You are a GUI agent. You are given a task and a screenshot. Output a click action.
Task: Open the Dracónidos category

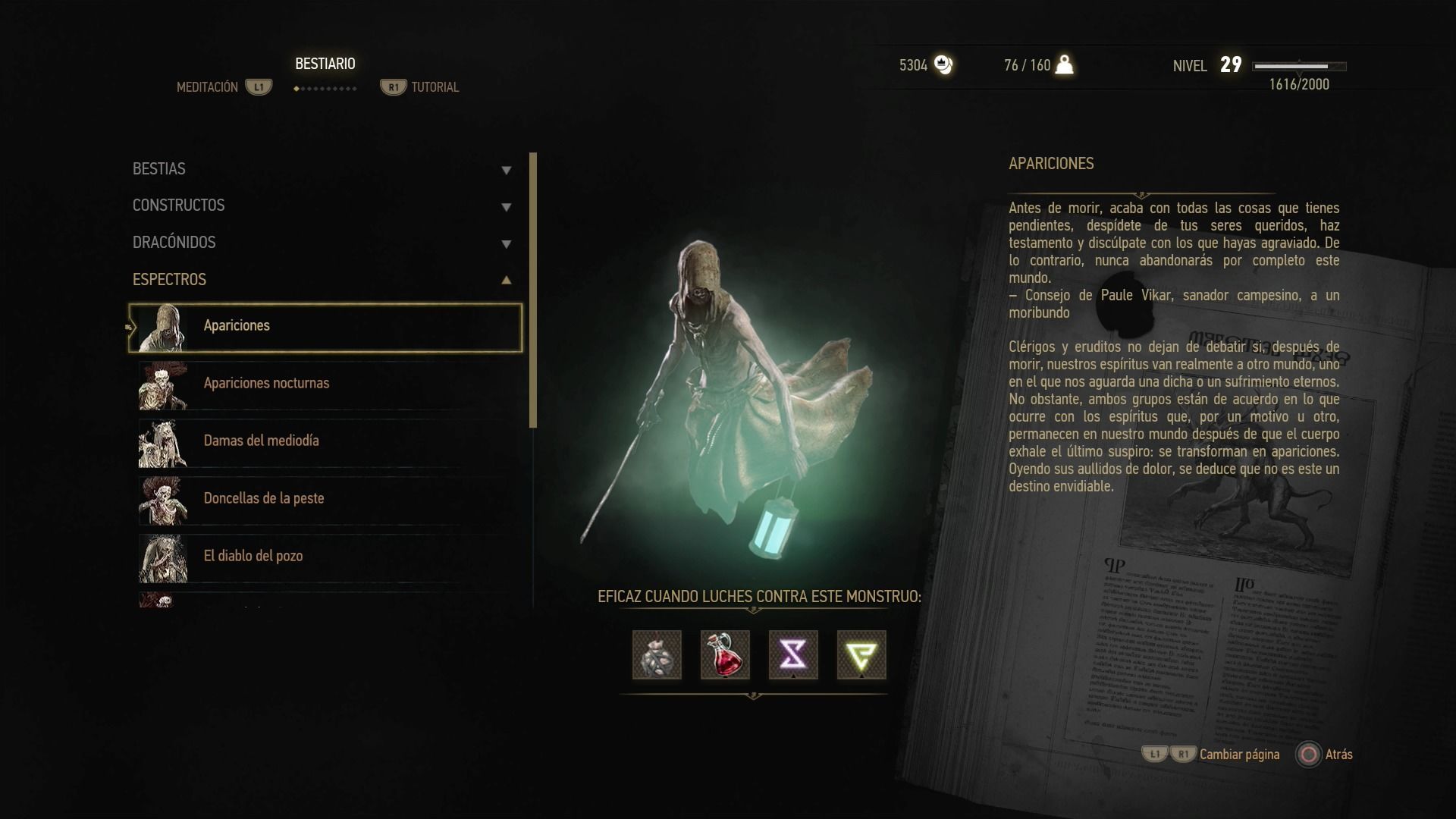(322, 243)
